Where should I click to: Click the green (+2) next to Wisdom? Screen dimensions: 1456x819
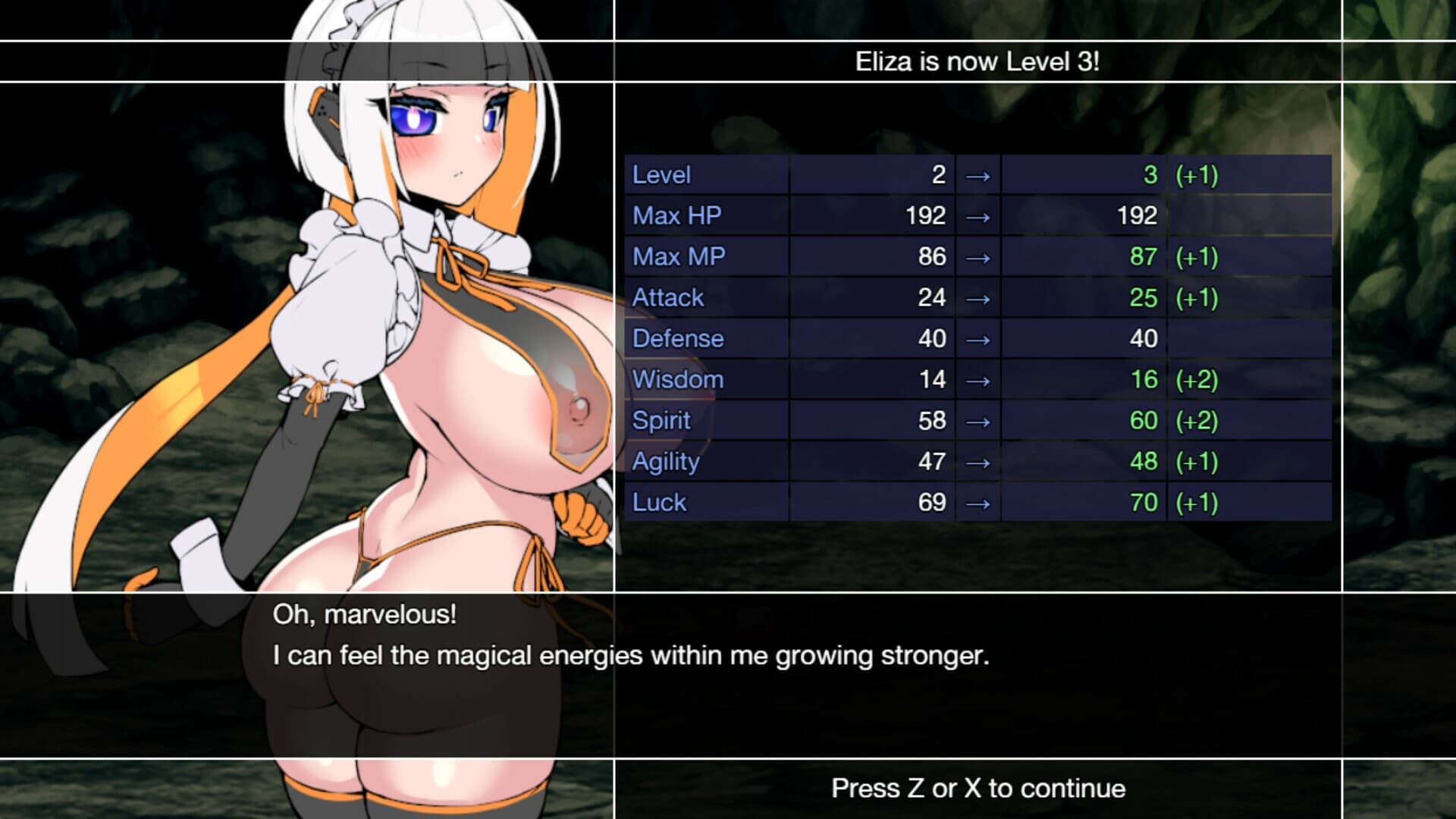coord(1196,379)
